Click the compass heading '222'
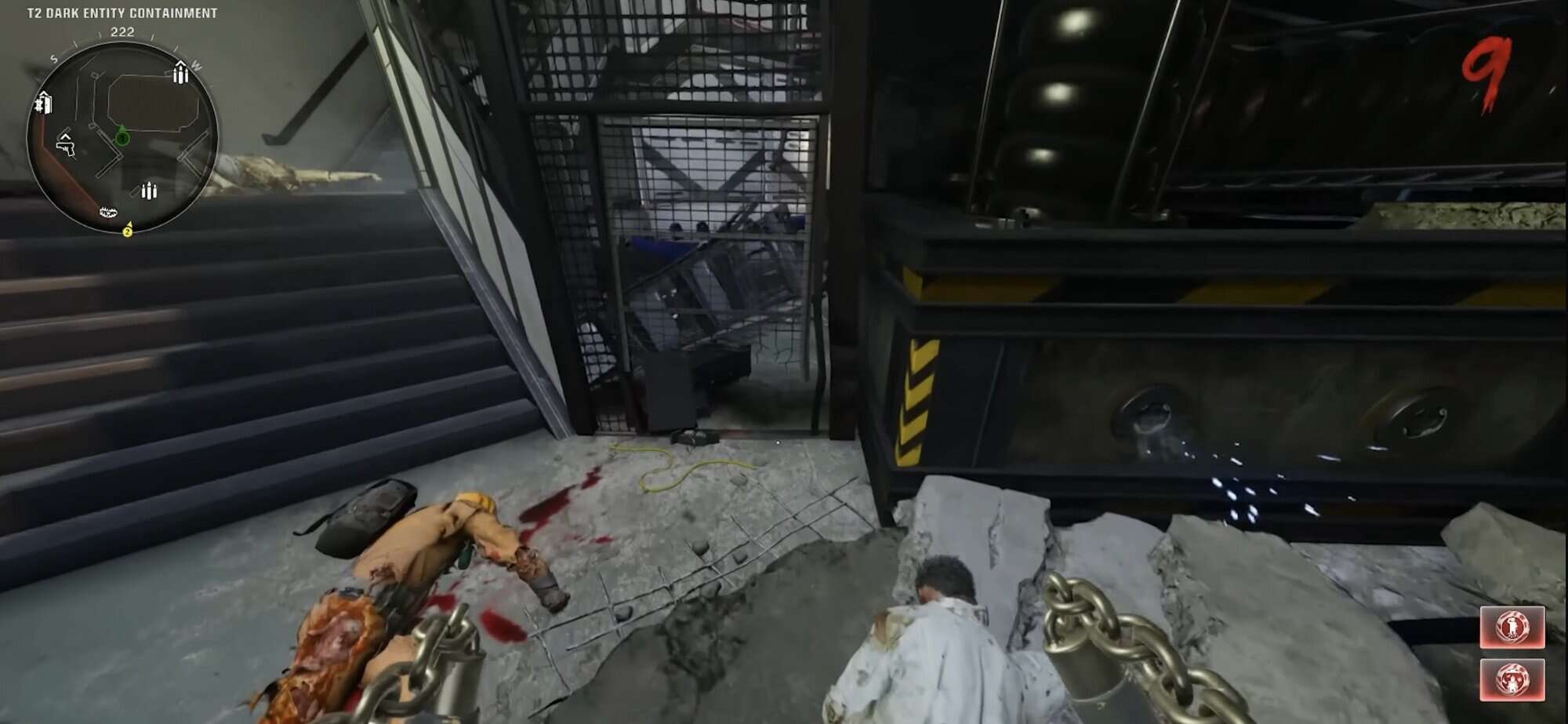The width and height of the screenshot is (1568, 724). 123,32
